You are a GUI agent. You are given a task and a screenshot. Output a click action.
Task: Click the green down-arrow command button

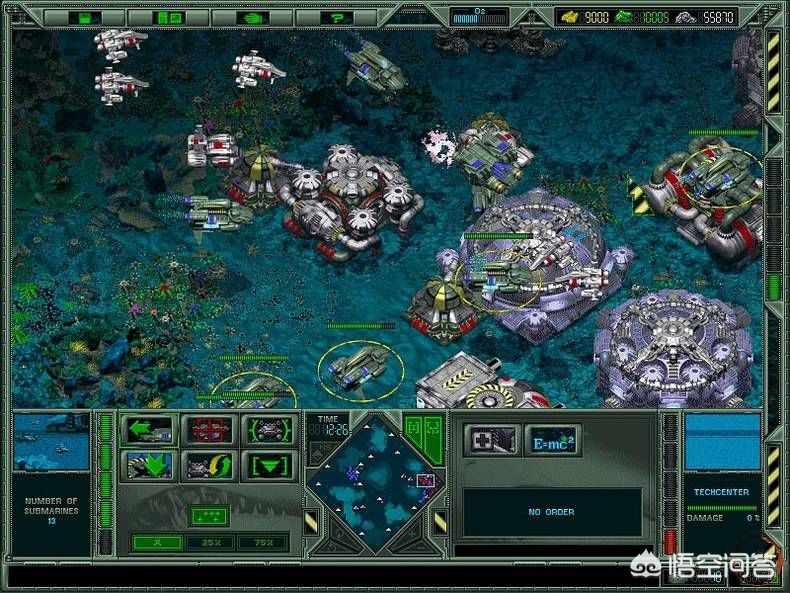pos(148,465)
